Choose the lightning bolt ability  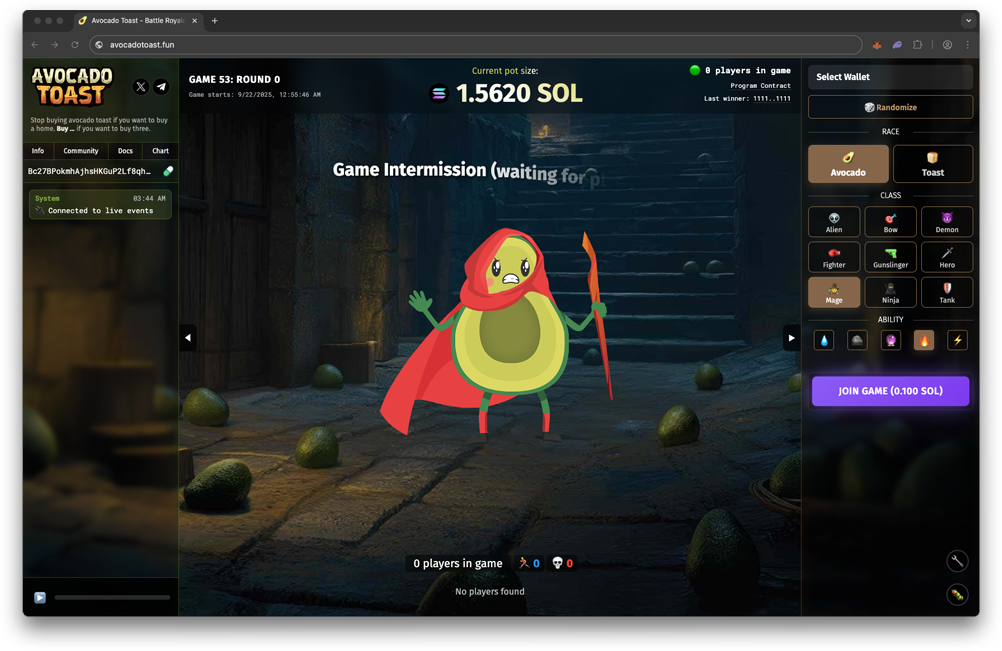tap(957, 340)
